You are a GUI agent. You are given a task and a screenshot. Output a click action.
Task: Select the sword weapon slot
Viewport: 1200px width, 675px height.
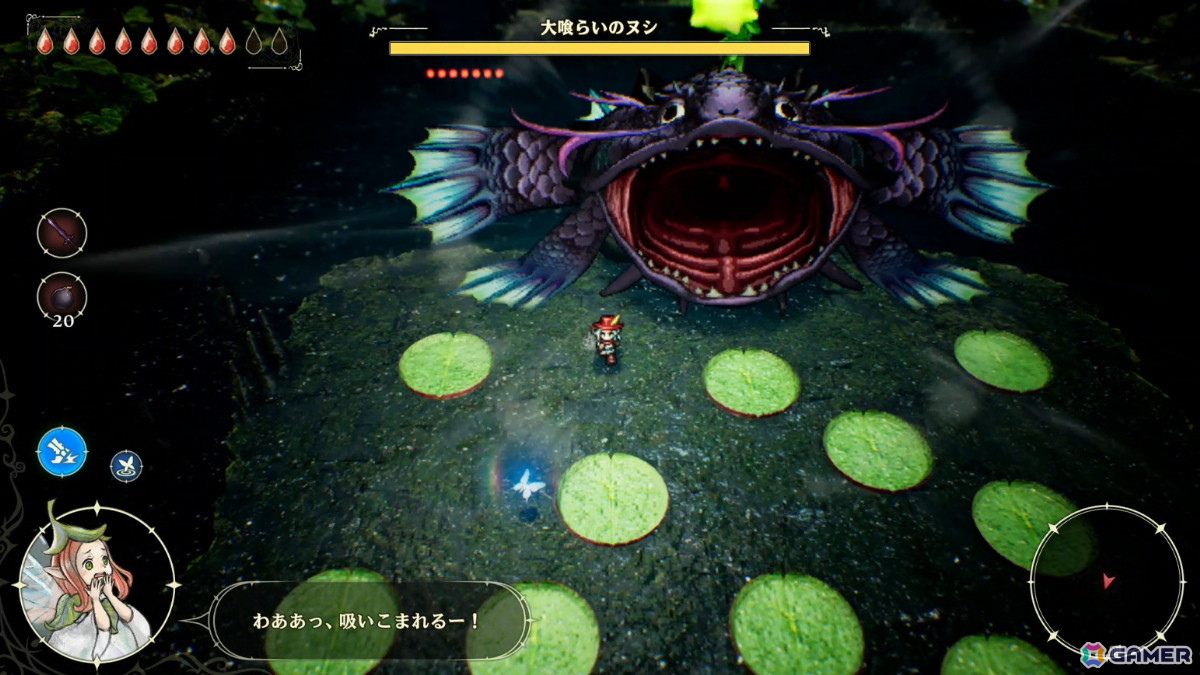pos(62,233)
